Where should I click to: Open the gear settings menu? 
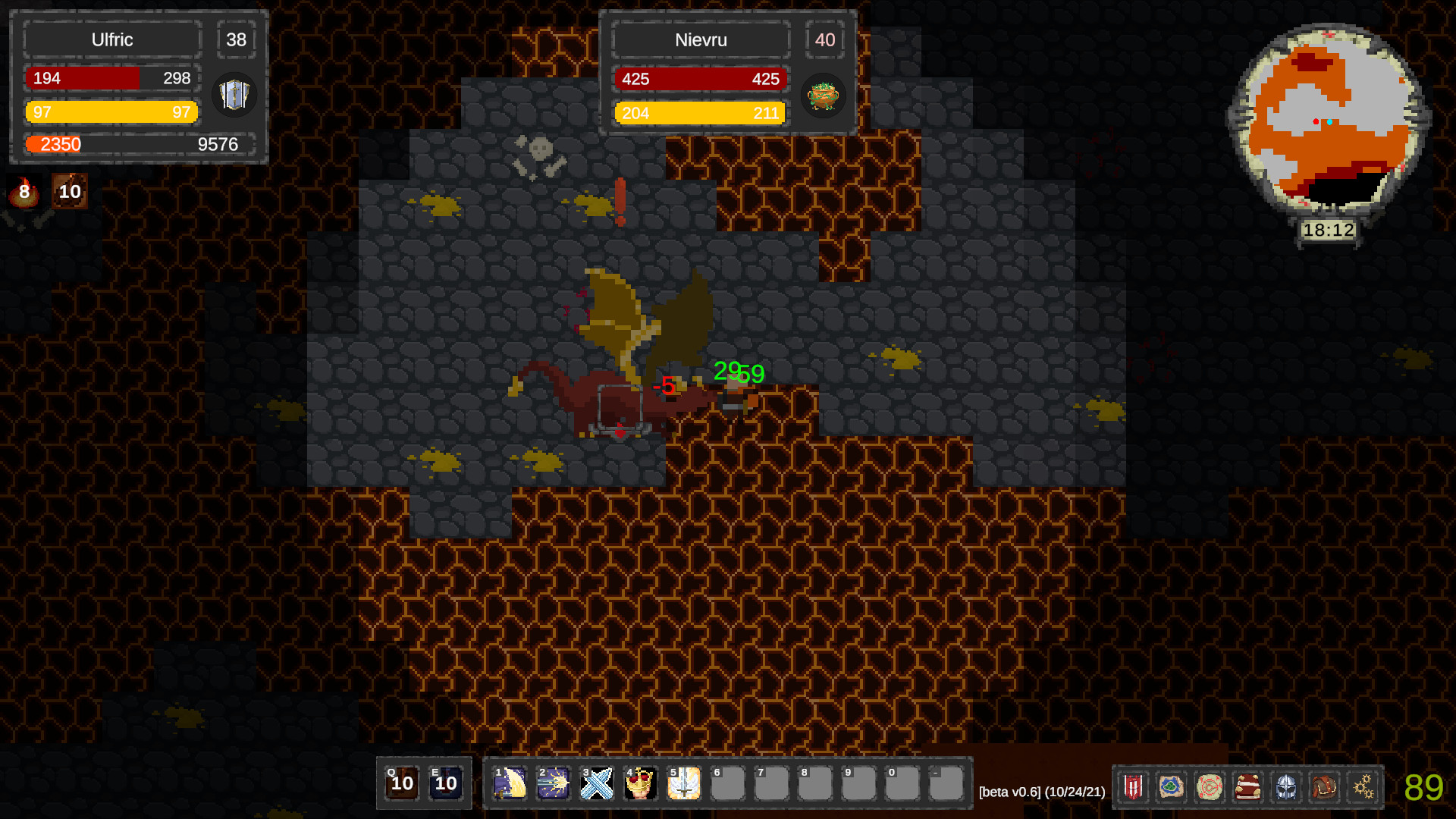1363,787
